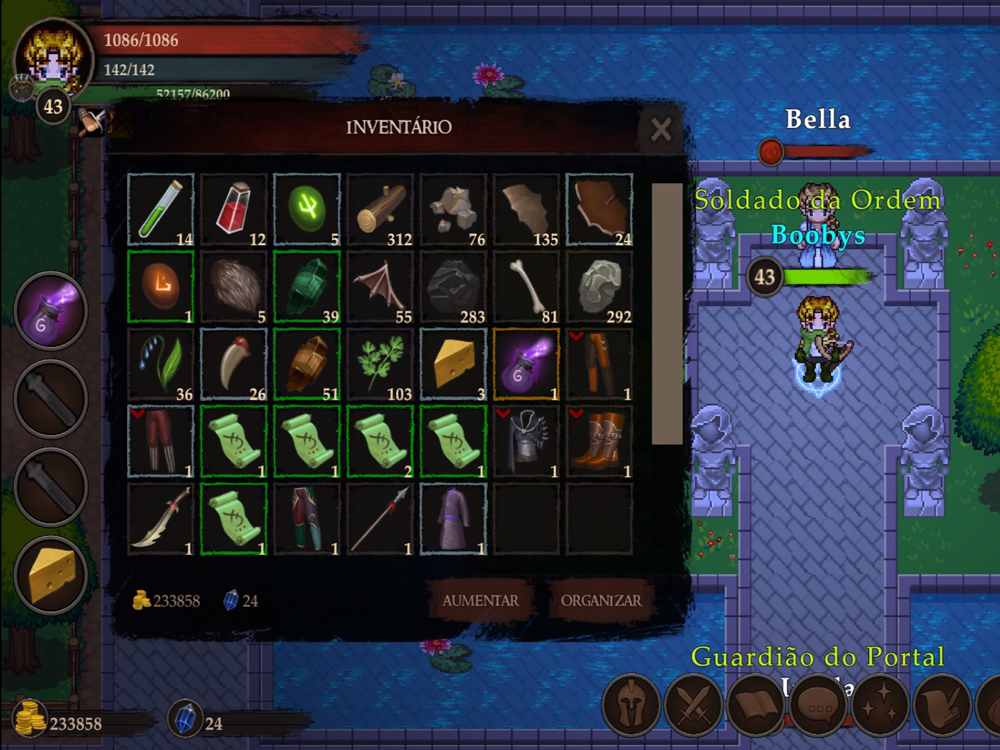Select the orange boots equipment slot
Viewport: 1000px width, 750px height.
pos(599,441)
